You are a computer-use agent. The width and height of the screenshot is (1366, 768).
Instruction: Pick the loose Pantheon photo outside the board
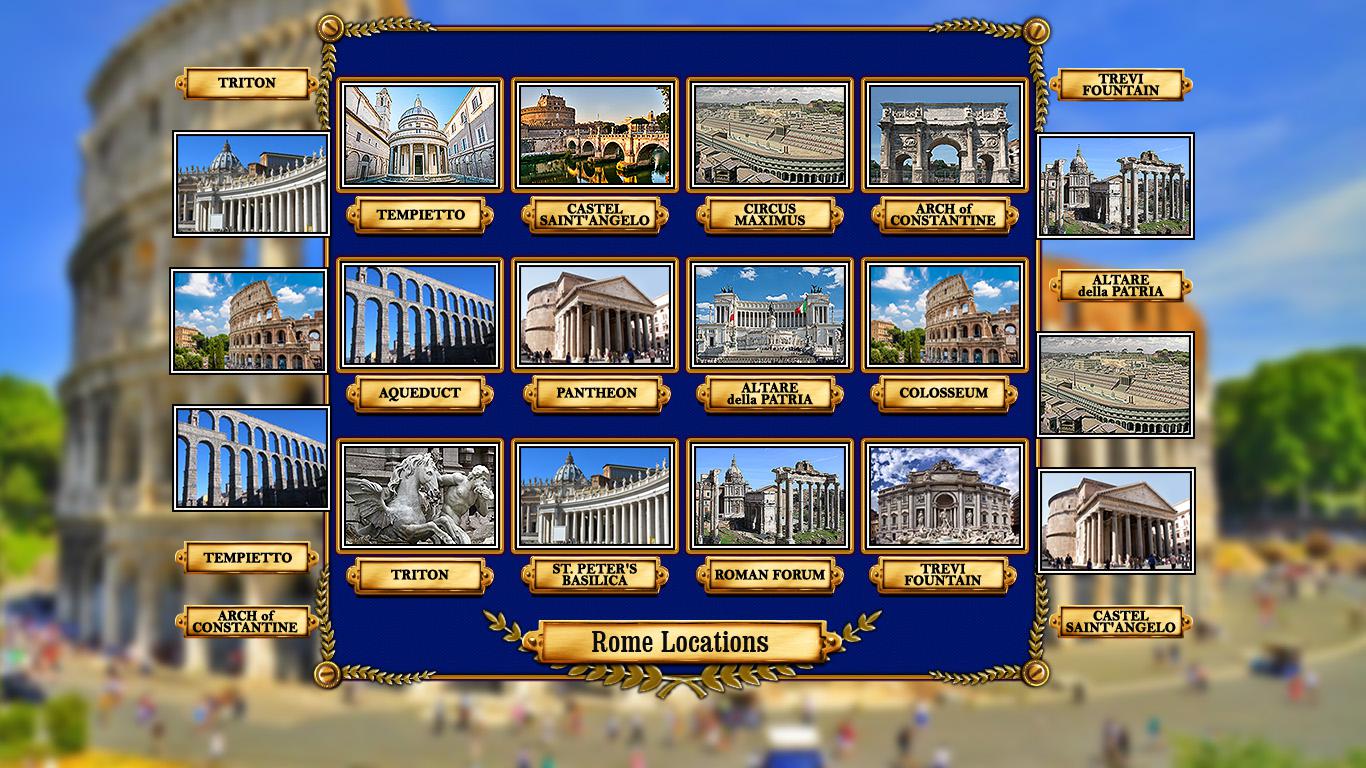1116,520
